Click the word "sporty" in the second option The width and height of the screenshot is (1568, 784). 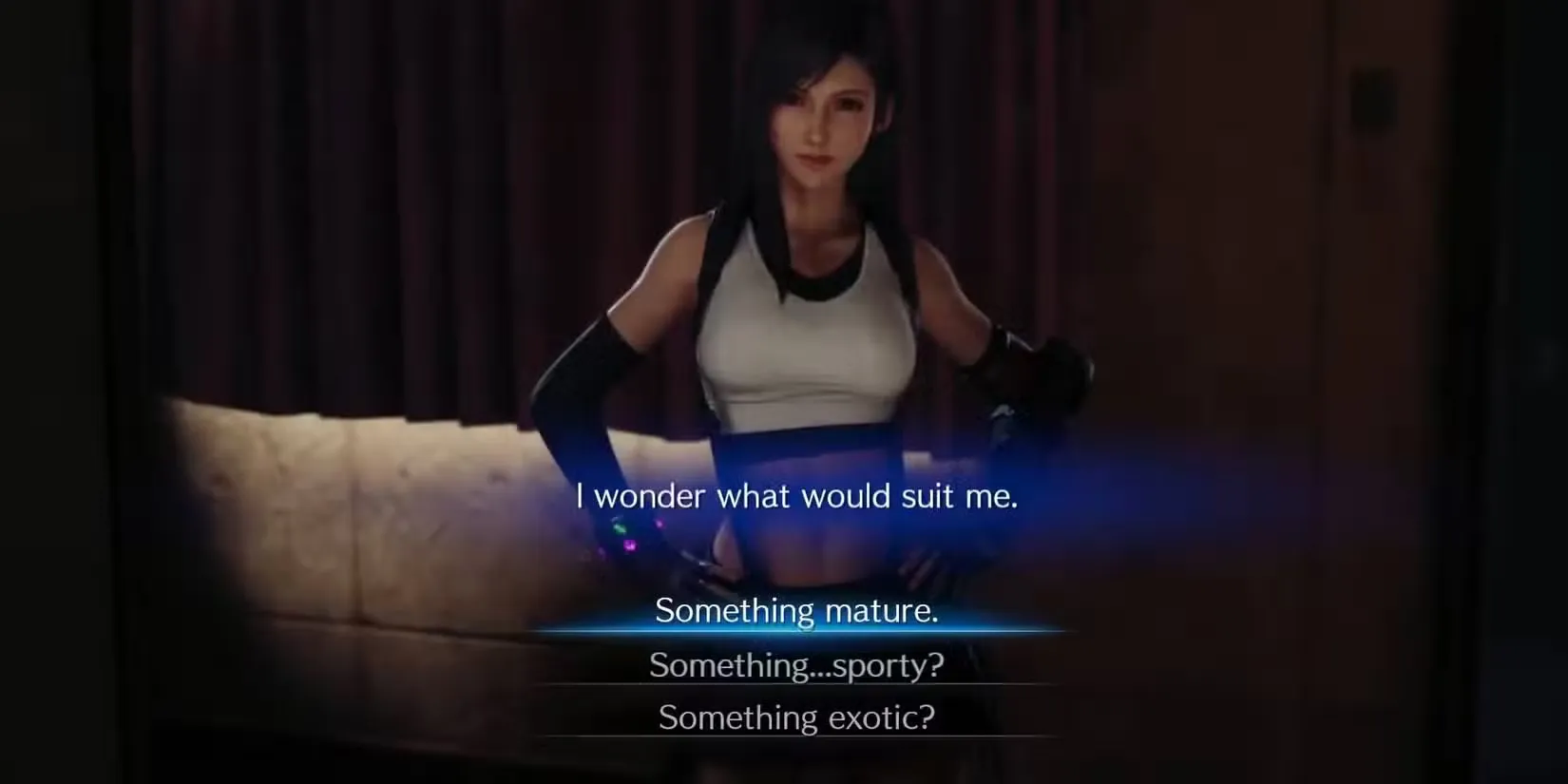click(889, 666)
